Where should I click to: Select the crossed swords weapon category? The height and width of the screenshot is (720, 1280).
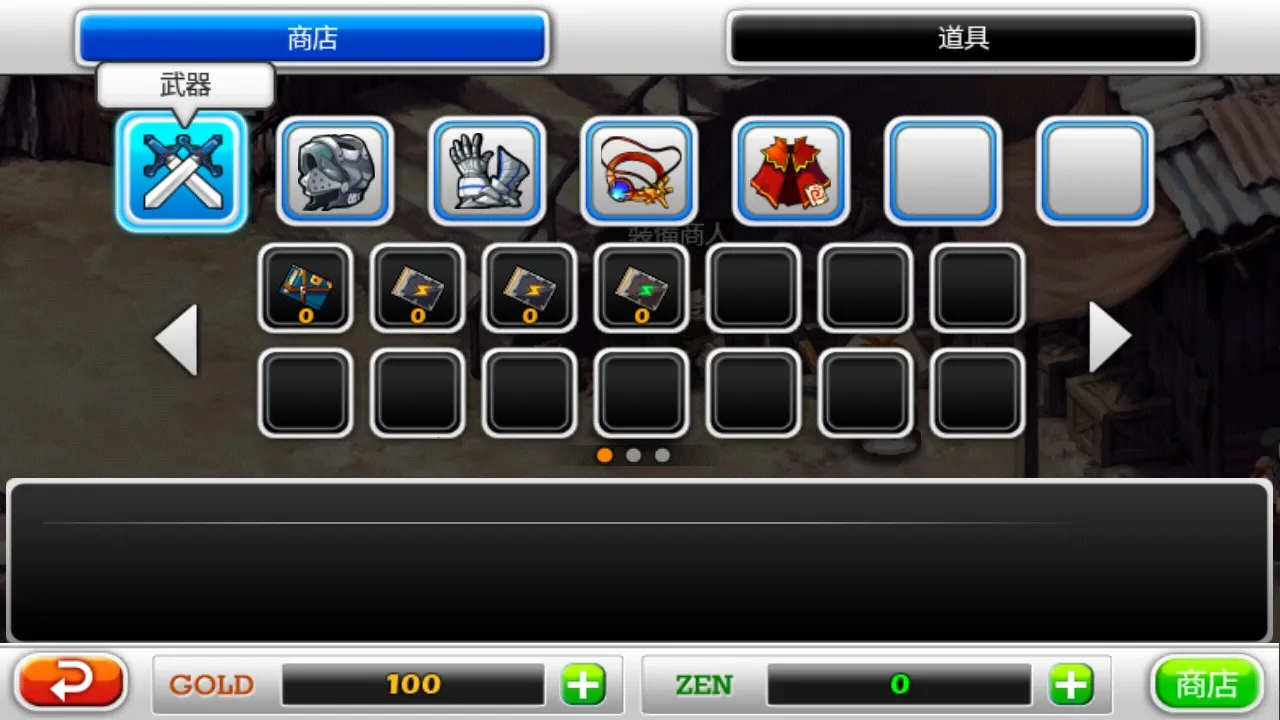tap(181, 171)
